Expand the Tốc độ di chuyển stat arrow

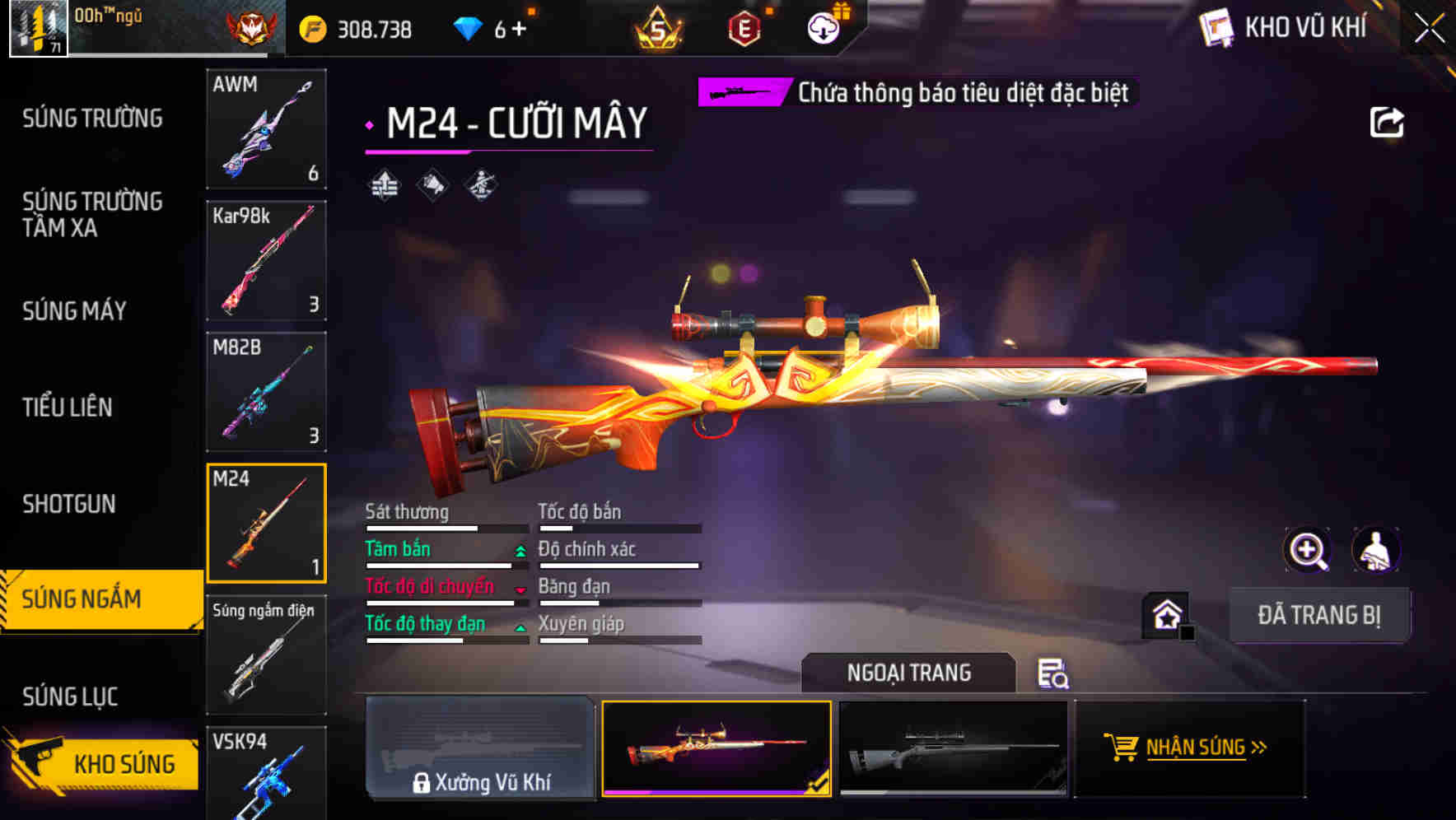[x=520, y=590]
